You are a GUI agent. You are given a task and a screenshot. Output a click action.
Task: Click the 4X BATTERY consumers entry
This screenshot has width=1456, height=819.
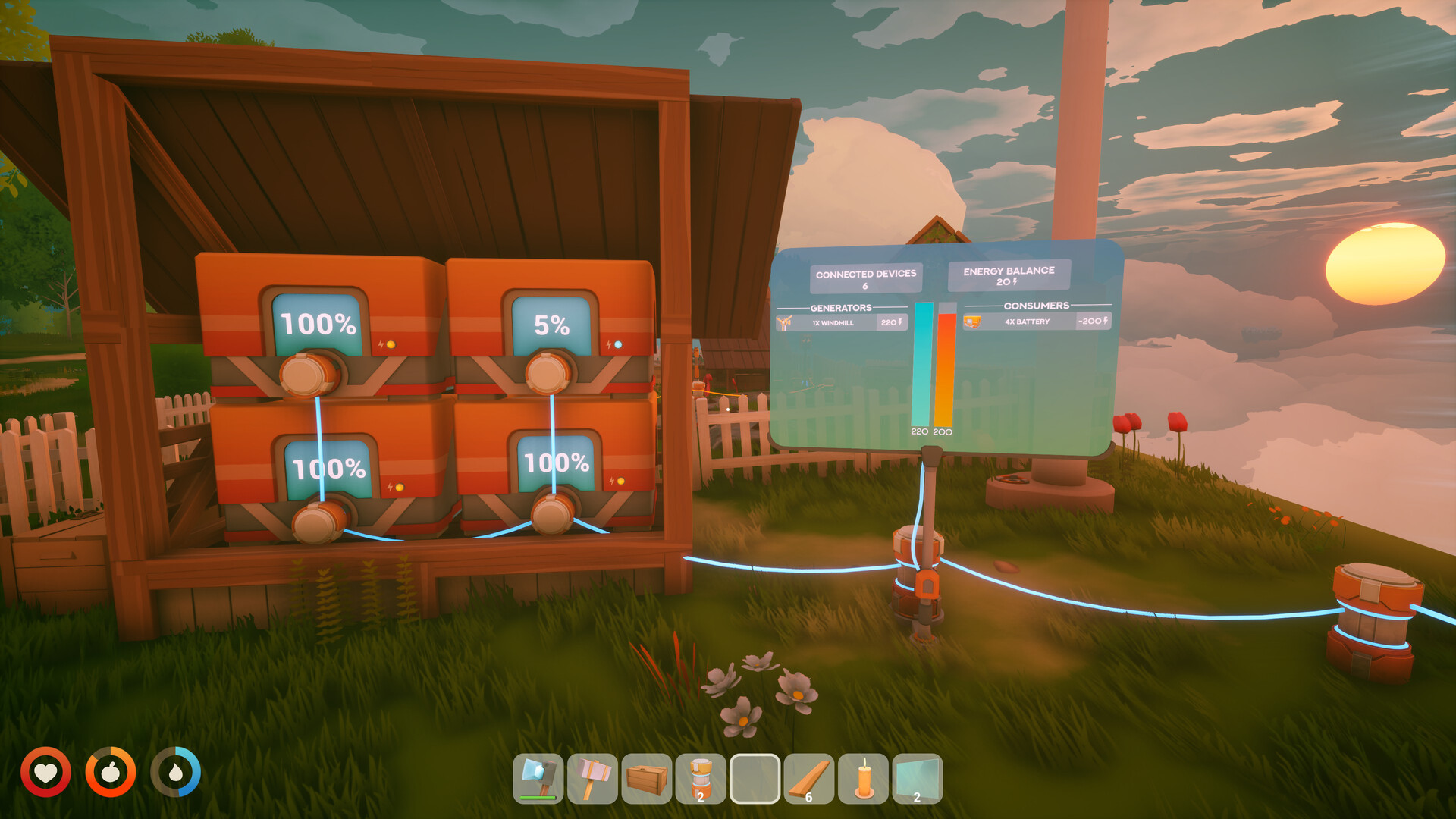click(1028, 322)
